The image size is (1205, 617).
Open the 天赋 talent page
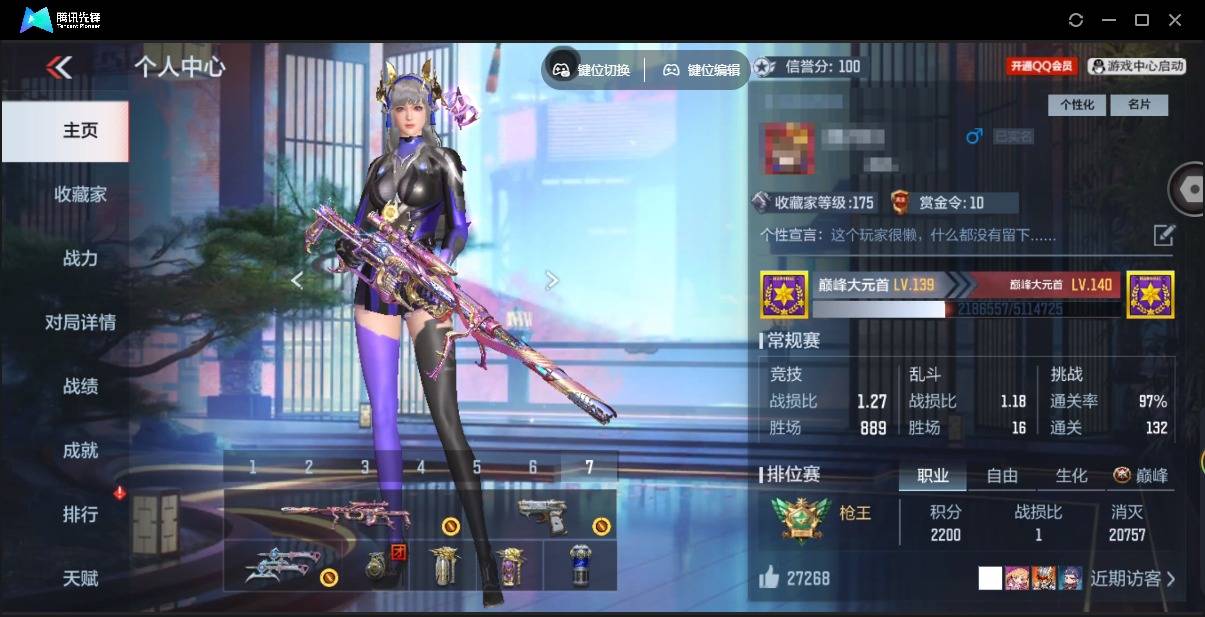(x=80, y=578)
